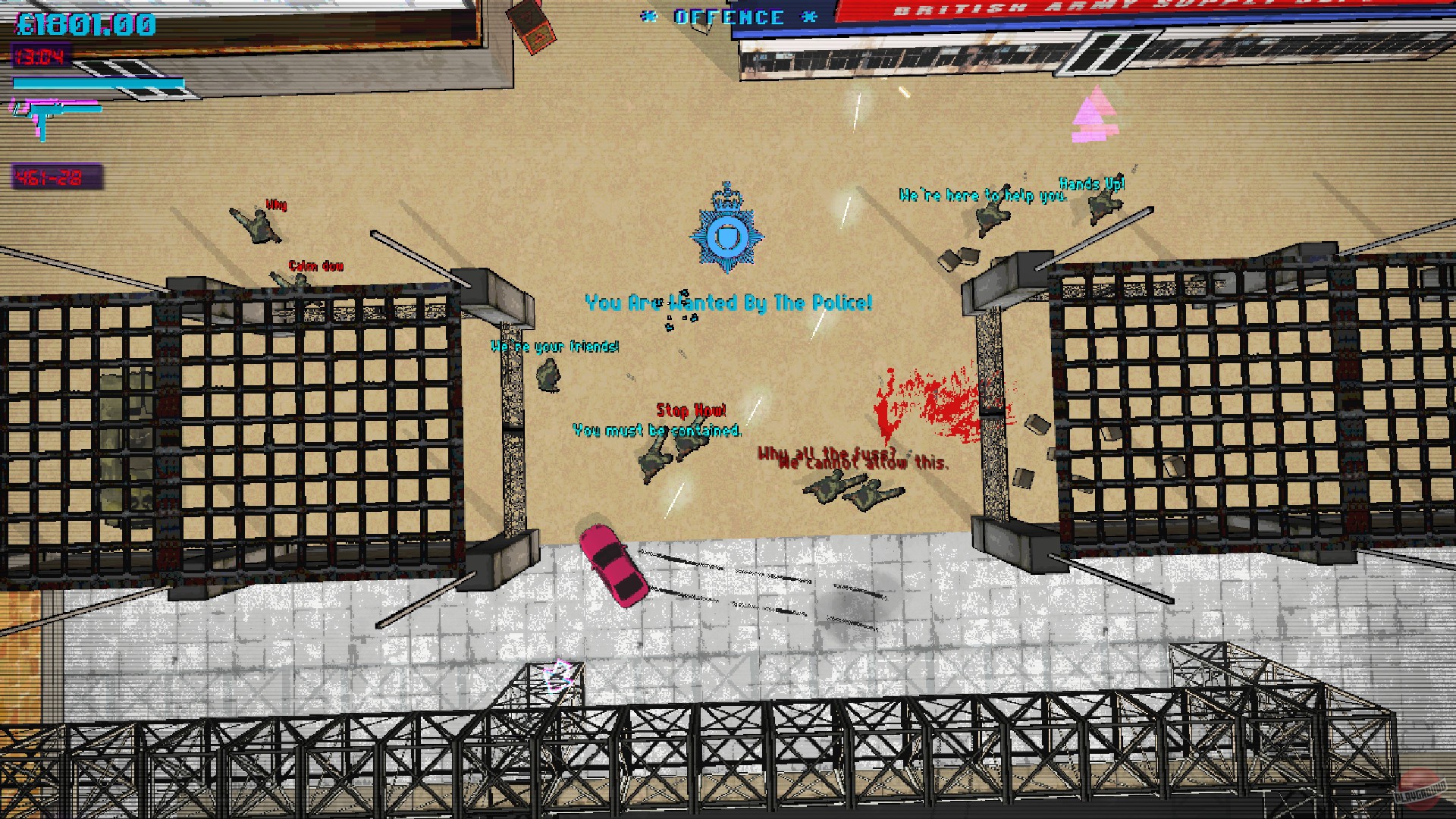The width and height of the screenshot is (1456, 819).
Task: Click the You must be contained message
Action: (x=657, y=430)
